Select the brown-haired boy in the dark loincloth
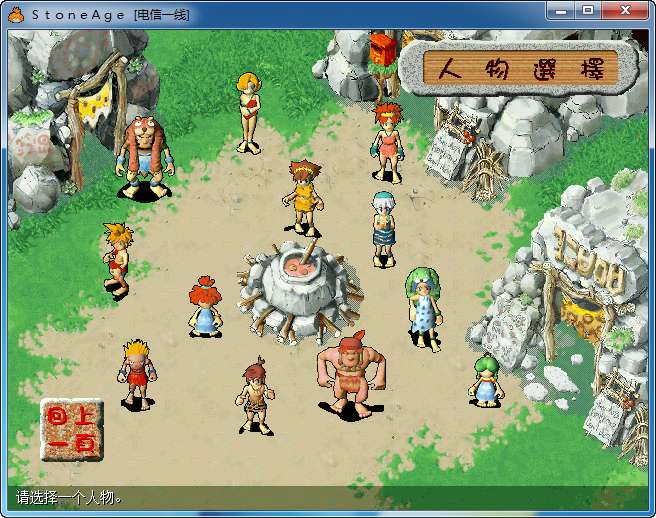Screen dimensions: 656x518 255,397
